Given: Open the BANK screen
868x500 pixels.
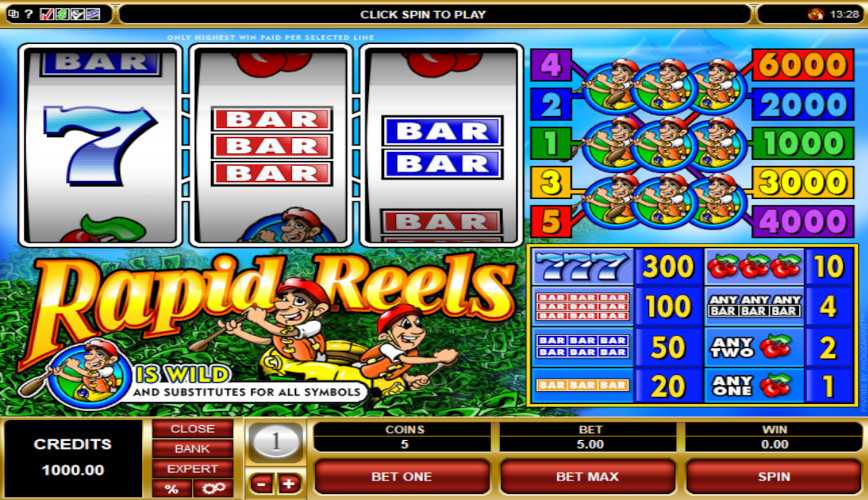Looking at the screenshot, I should 192,449.
